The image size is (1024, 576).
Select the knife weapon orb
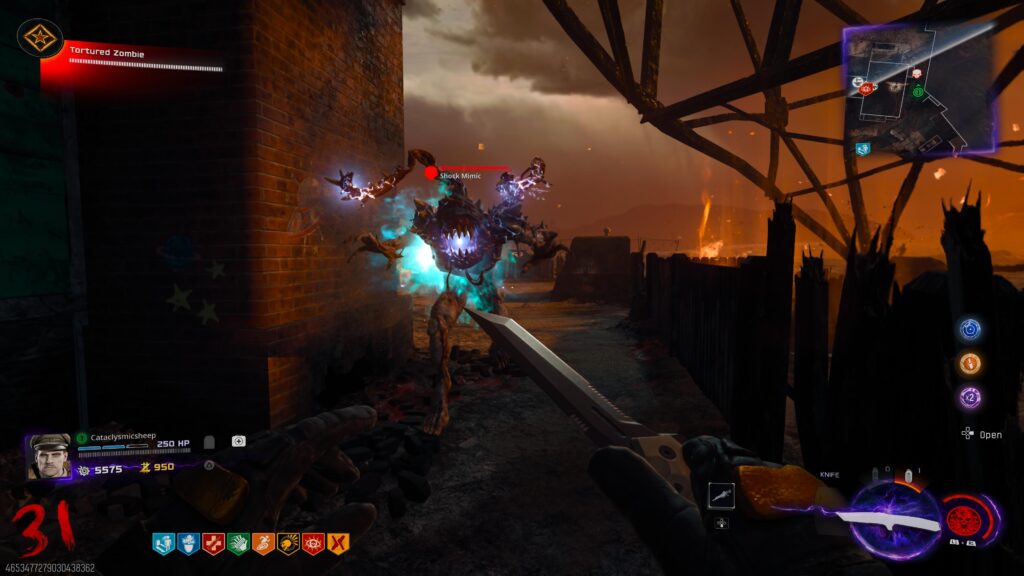[x=894, y=520]
